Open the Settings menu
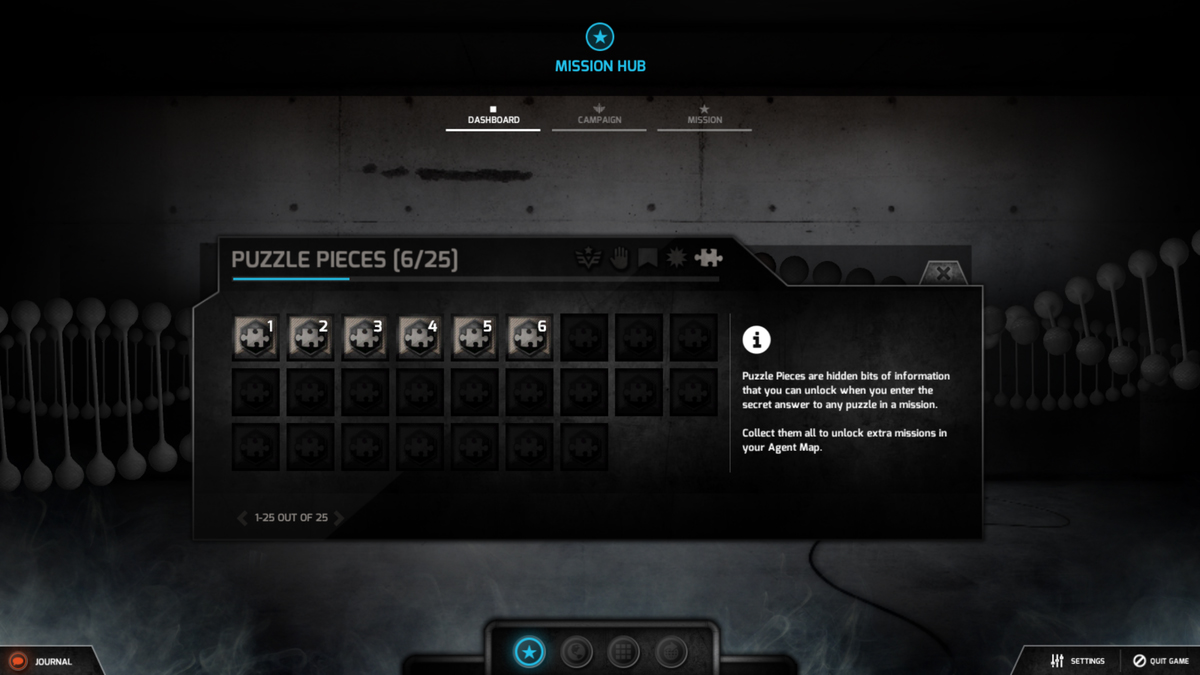The image size is (1200, 675). tap(1077, 661)
